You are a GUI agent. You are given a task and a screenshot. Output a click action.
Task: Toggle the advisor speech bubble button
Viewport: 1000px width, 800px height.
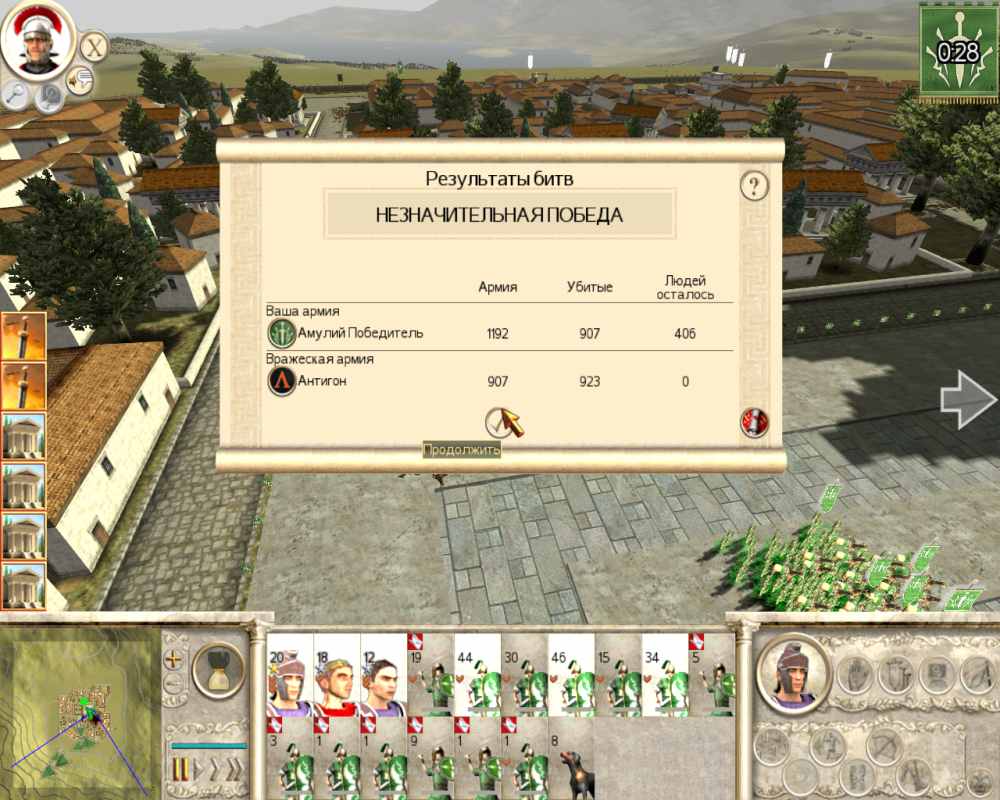coord(80,79)
